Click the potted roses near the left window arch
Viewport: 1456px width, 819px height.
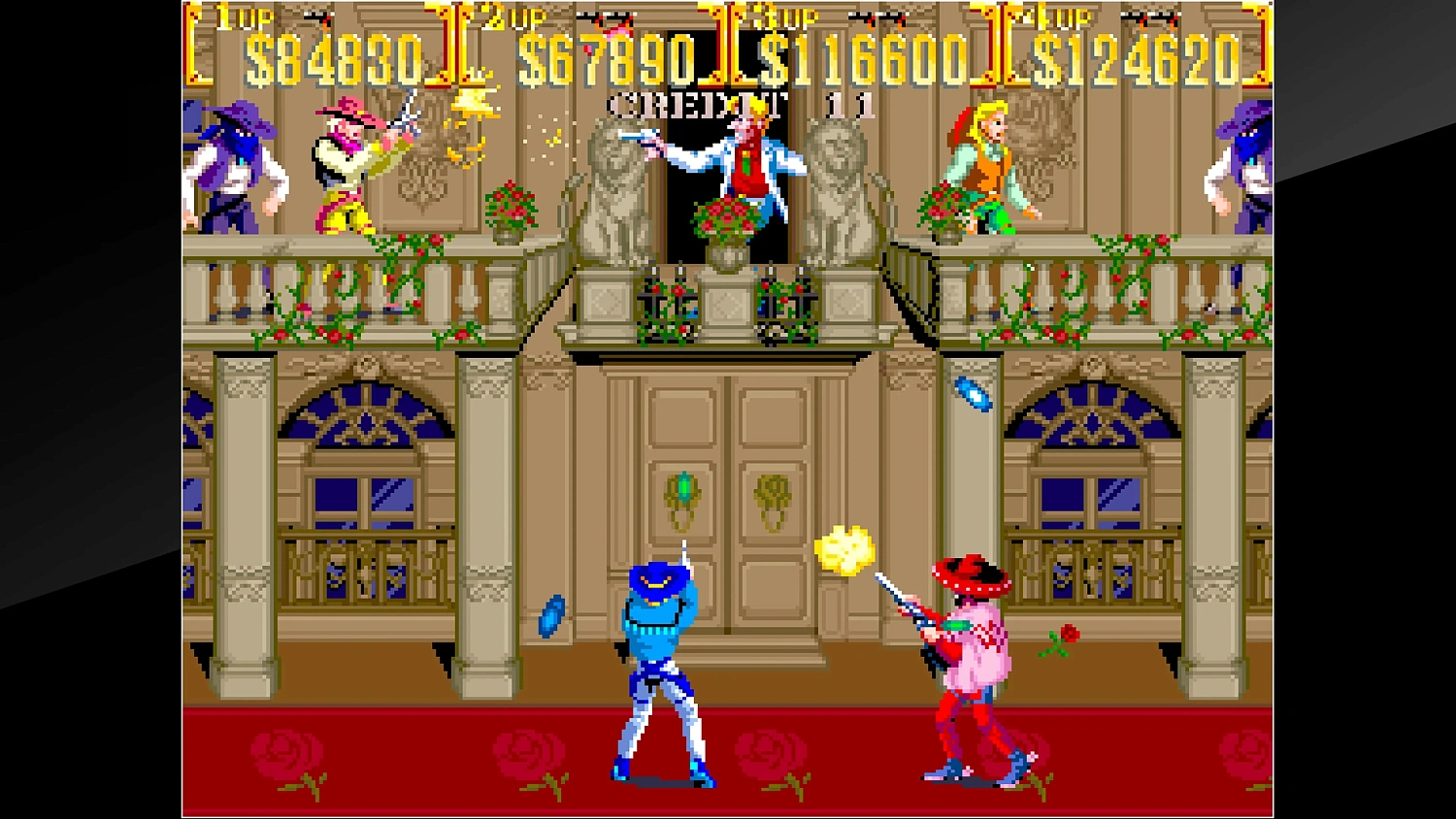pyautogui.click(x=512, y=204)
